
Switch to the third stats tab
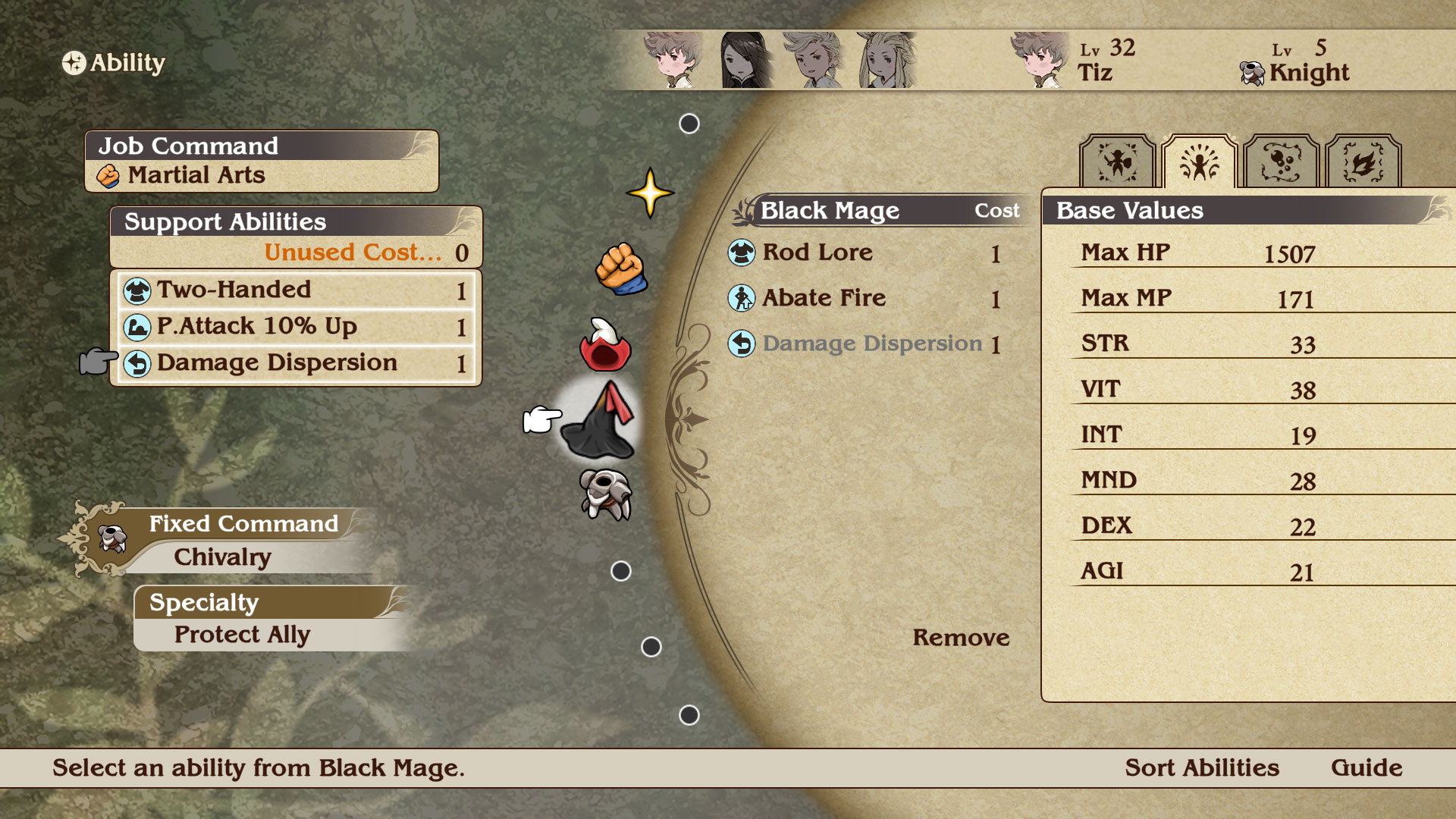pyautogui.click(x=1281, y=162)
